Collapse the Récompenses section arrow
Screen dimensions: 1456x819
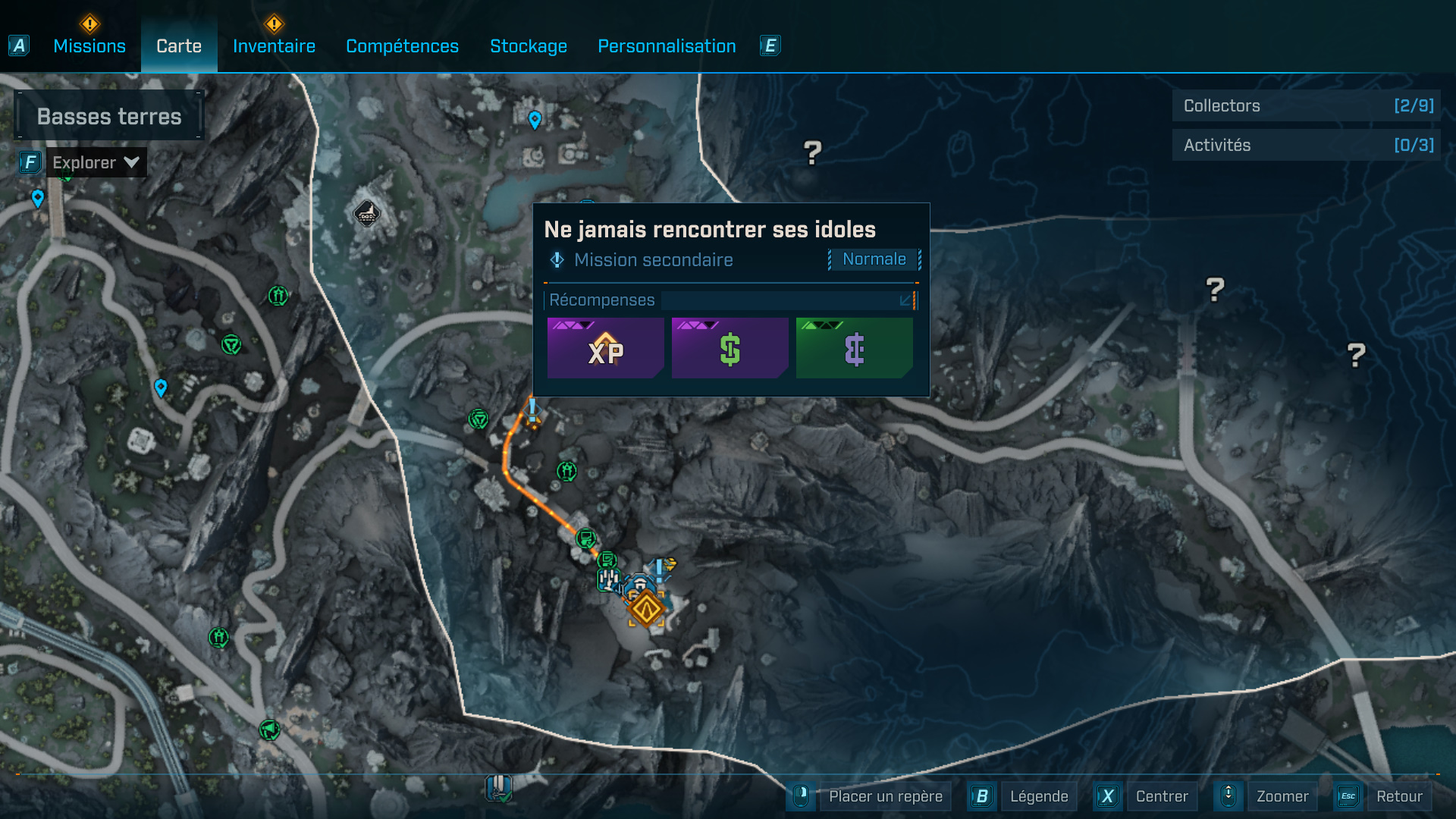905,301
